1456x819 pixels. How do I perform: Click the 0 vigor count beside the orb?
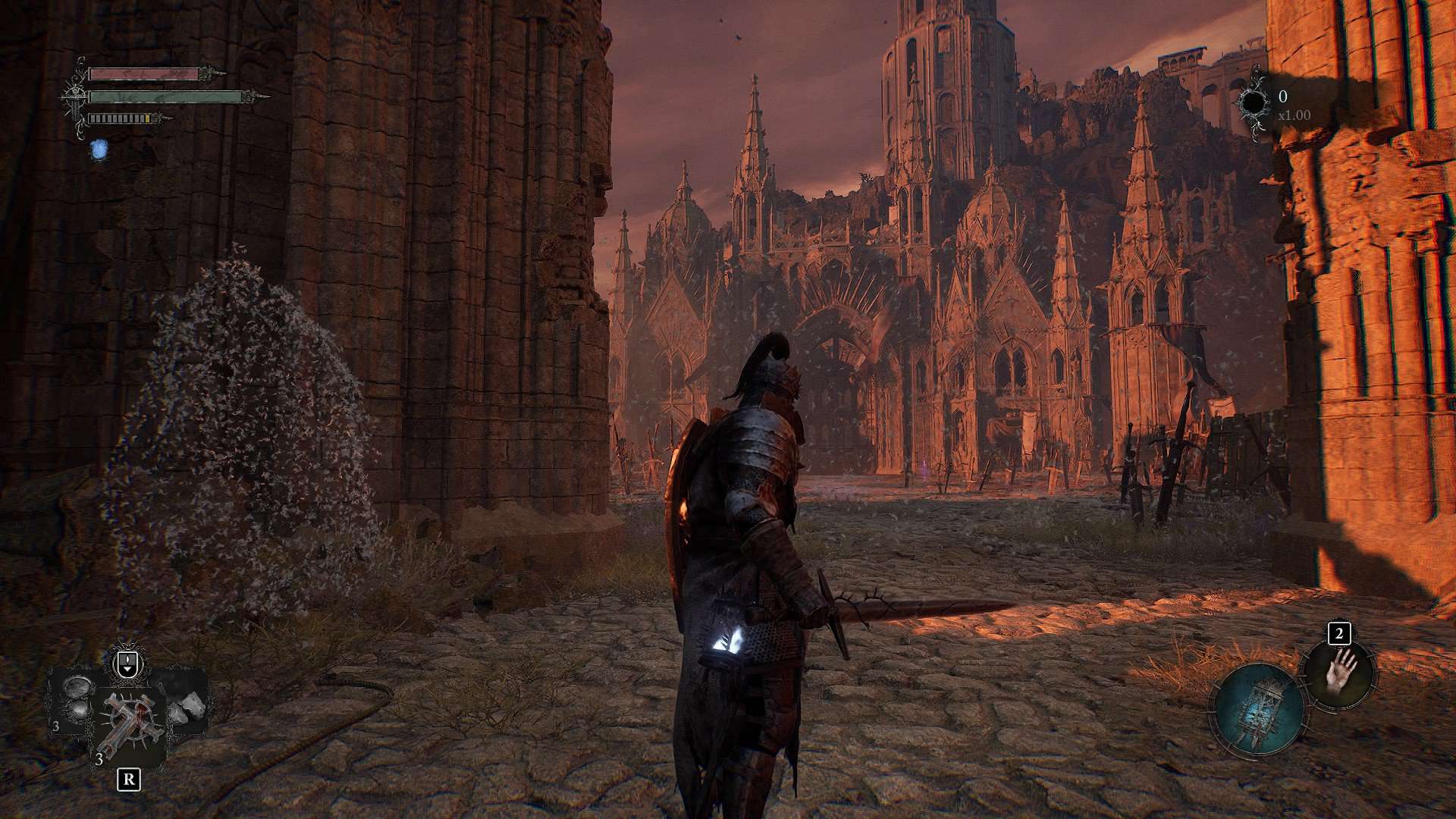point(1283,95)
